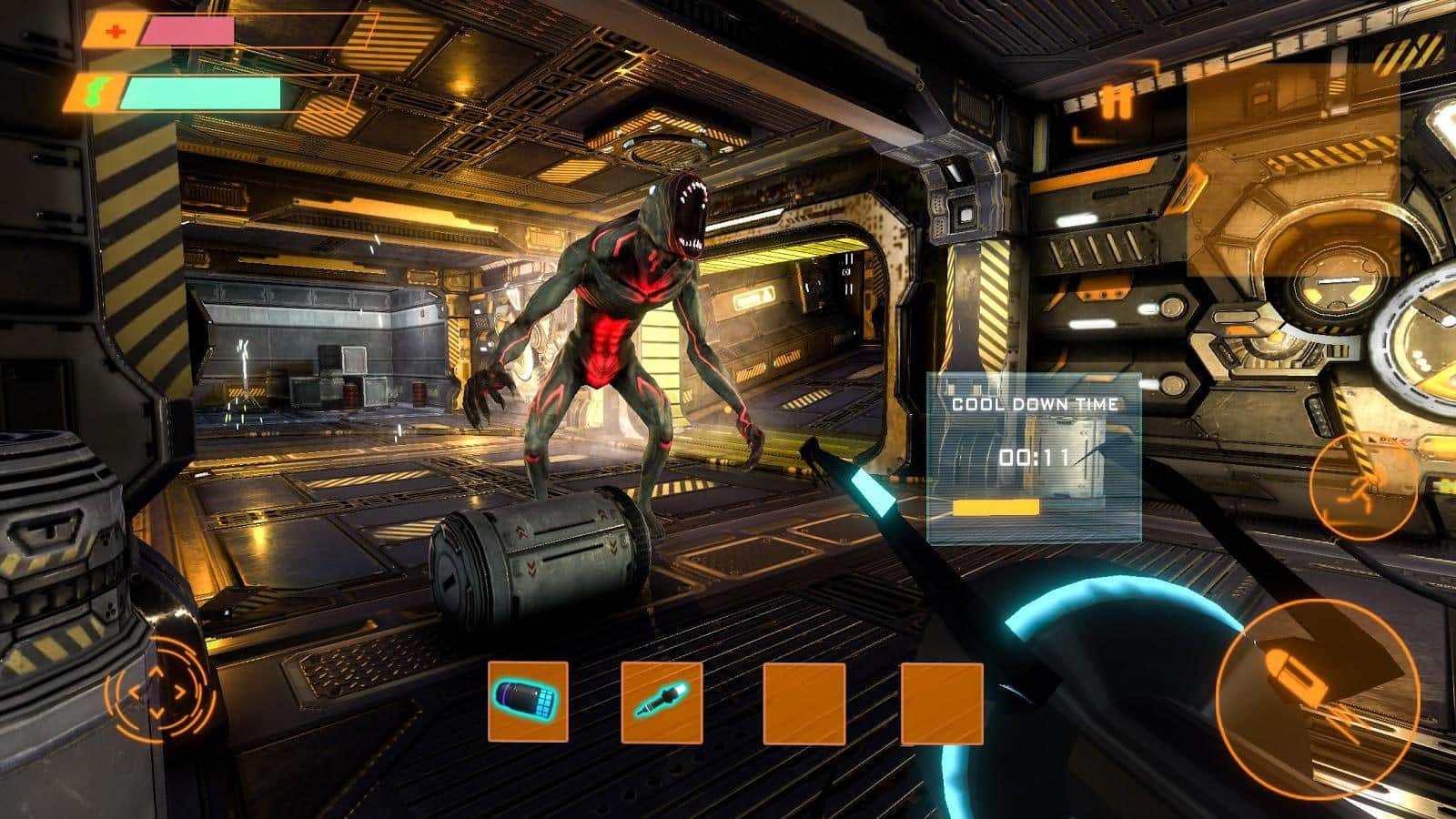The height and width of the screenshot is (819, 1456).
Task: Select the glowing syringe item icon
Action: 662,701
